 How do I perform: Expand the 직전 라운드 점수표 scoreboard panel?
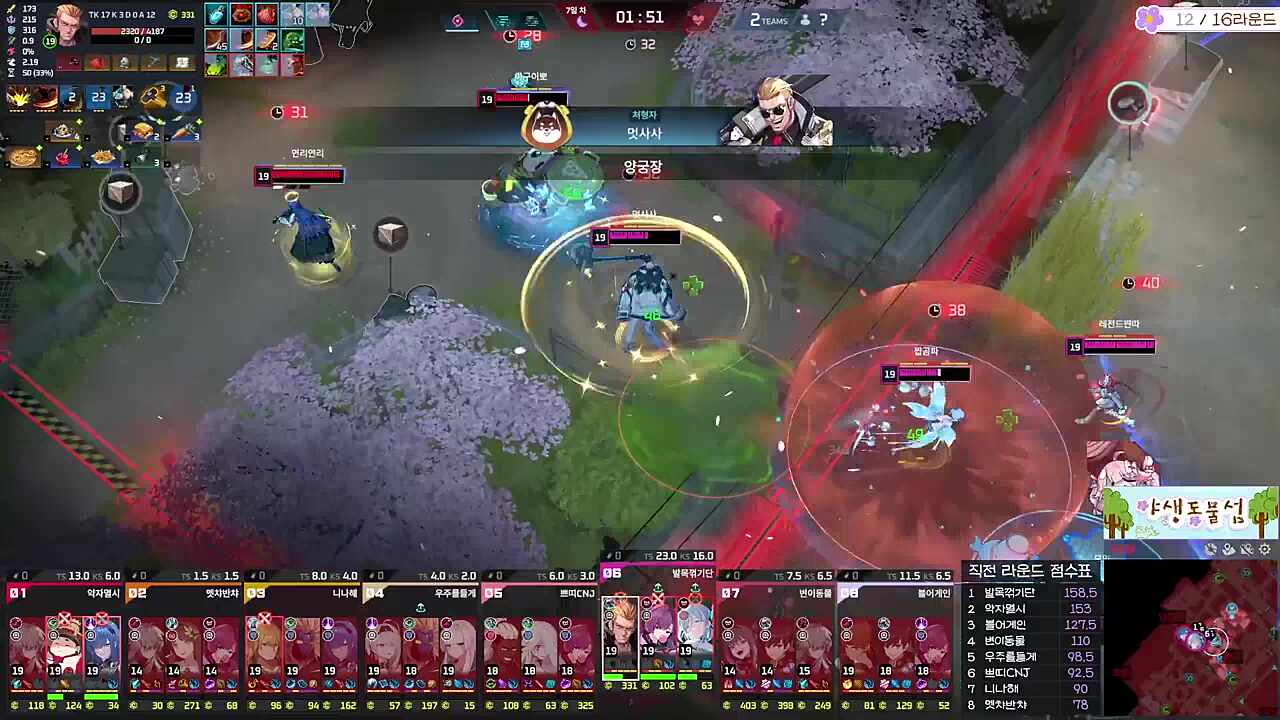(x=1032, y=569)
